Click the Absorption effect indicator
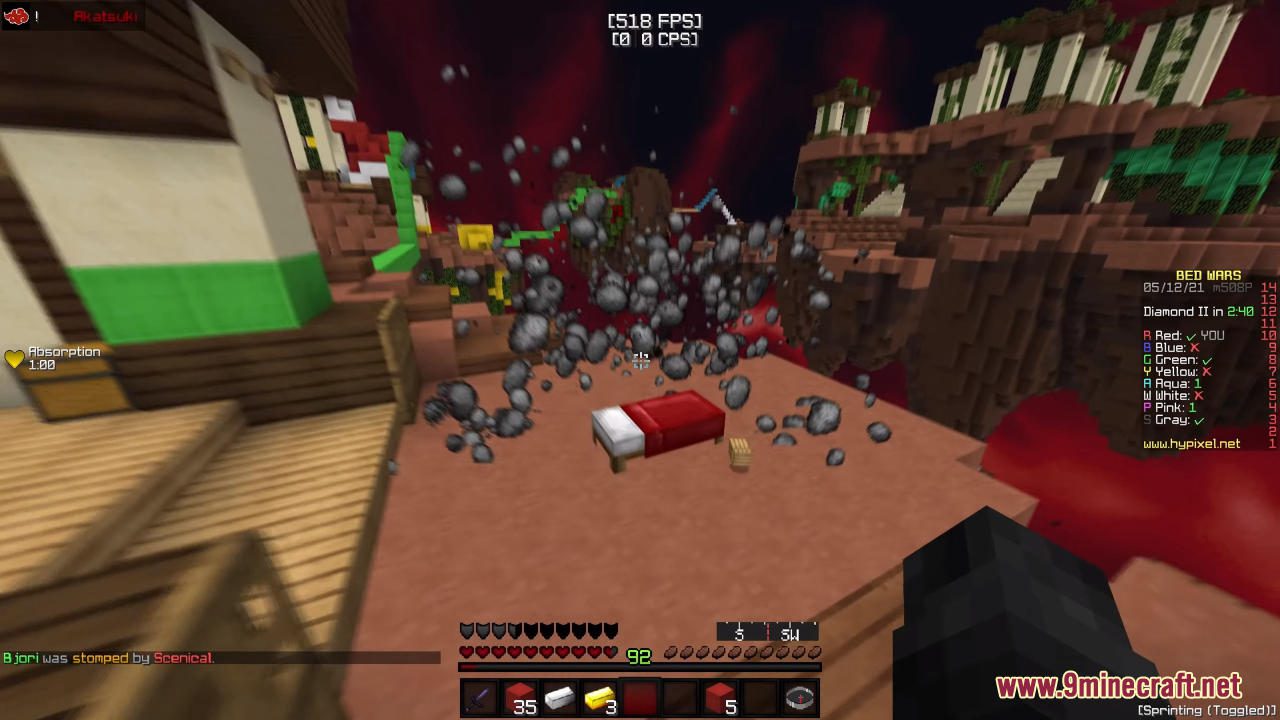Image resolution: width=1280 pixels, height=720 pixels. 47,358
